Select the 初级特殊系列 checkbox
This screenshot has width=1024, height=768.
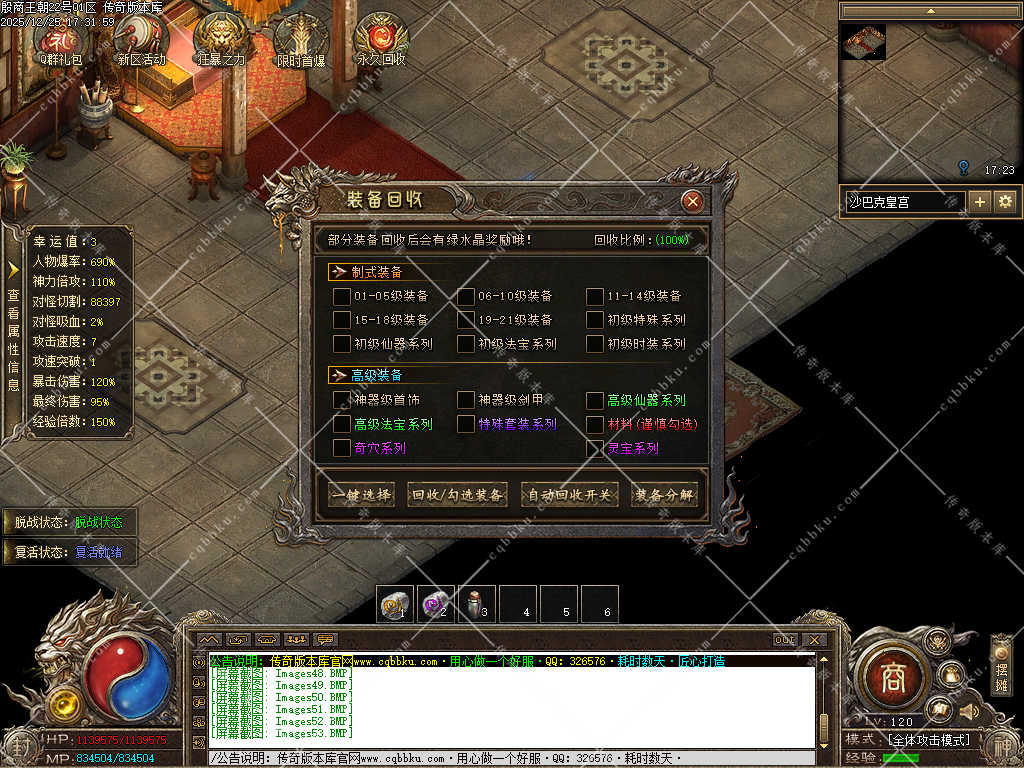tap(595, 320)
